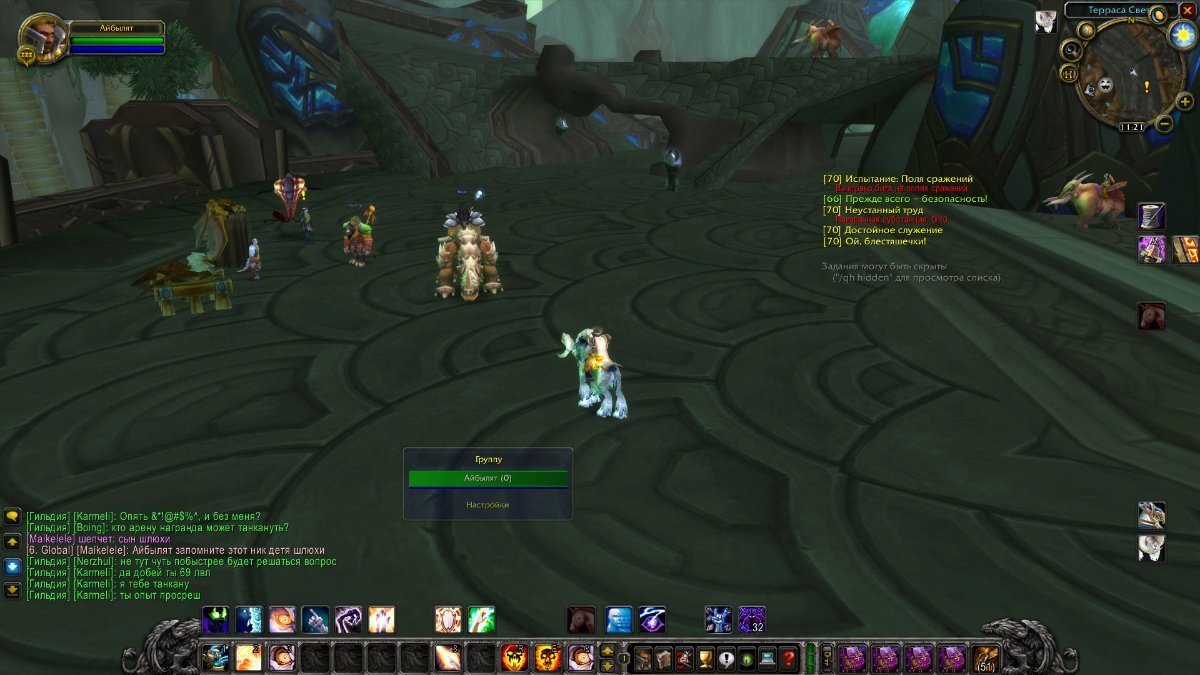Close the minimap with the red X
1200x675 pixels.
pyautogui.click(x=1187, y=10)
